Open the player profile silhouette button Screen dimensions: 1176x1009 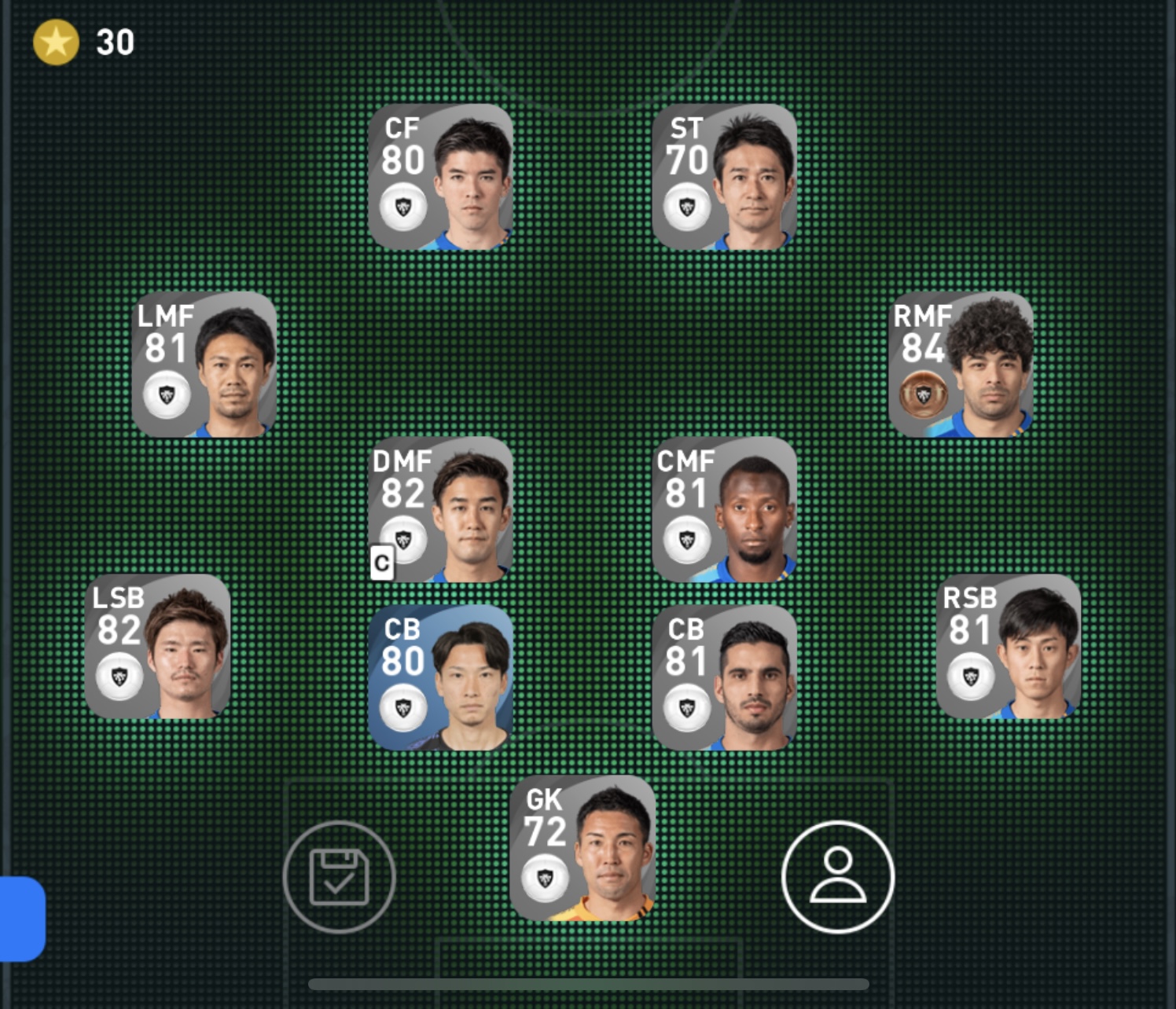coord(838,877)
